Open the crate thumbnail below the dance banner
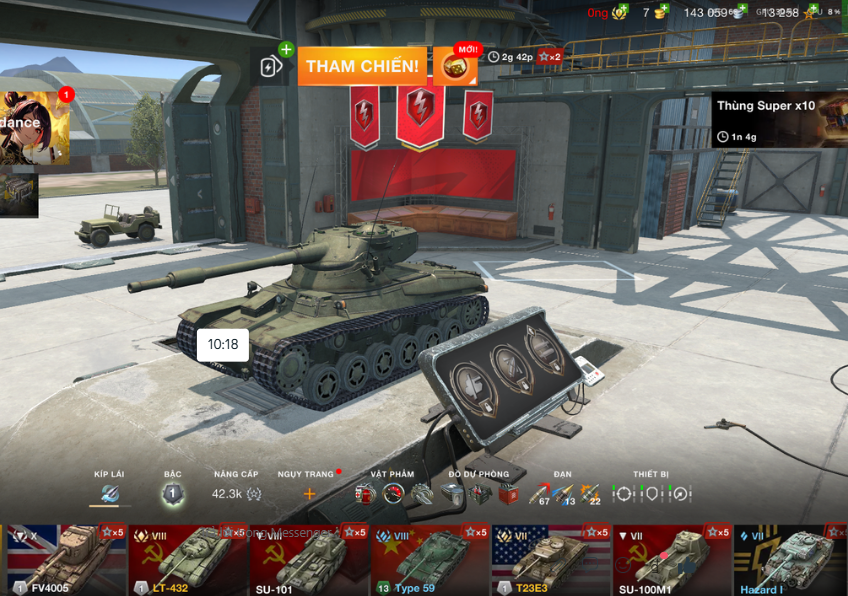 [18, 192]
